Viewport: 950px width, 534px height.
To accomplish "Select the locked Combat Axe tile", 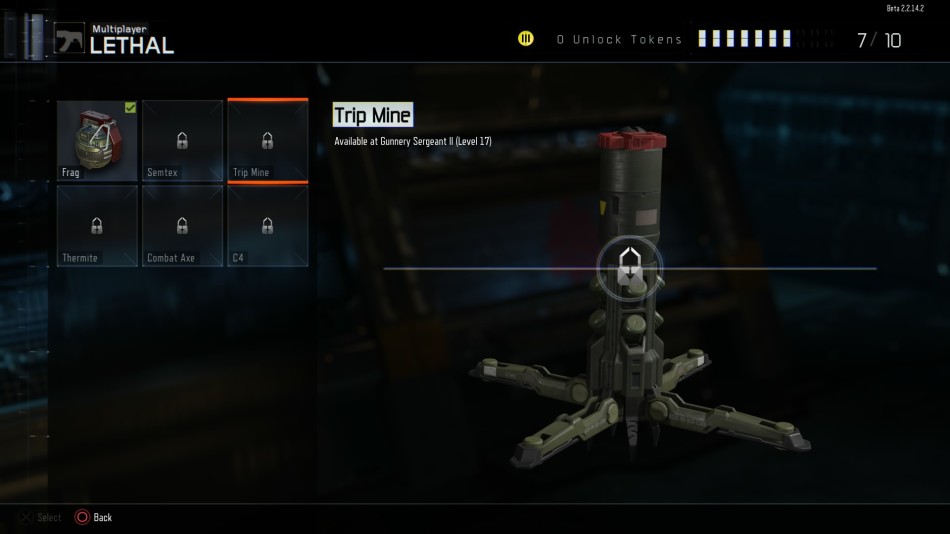I will 182,226.
